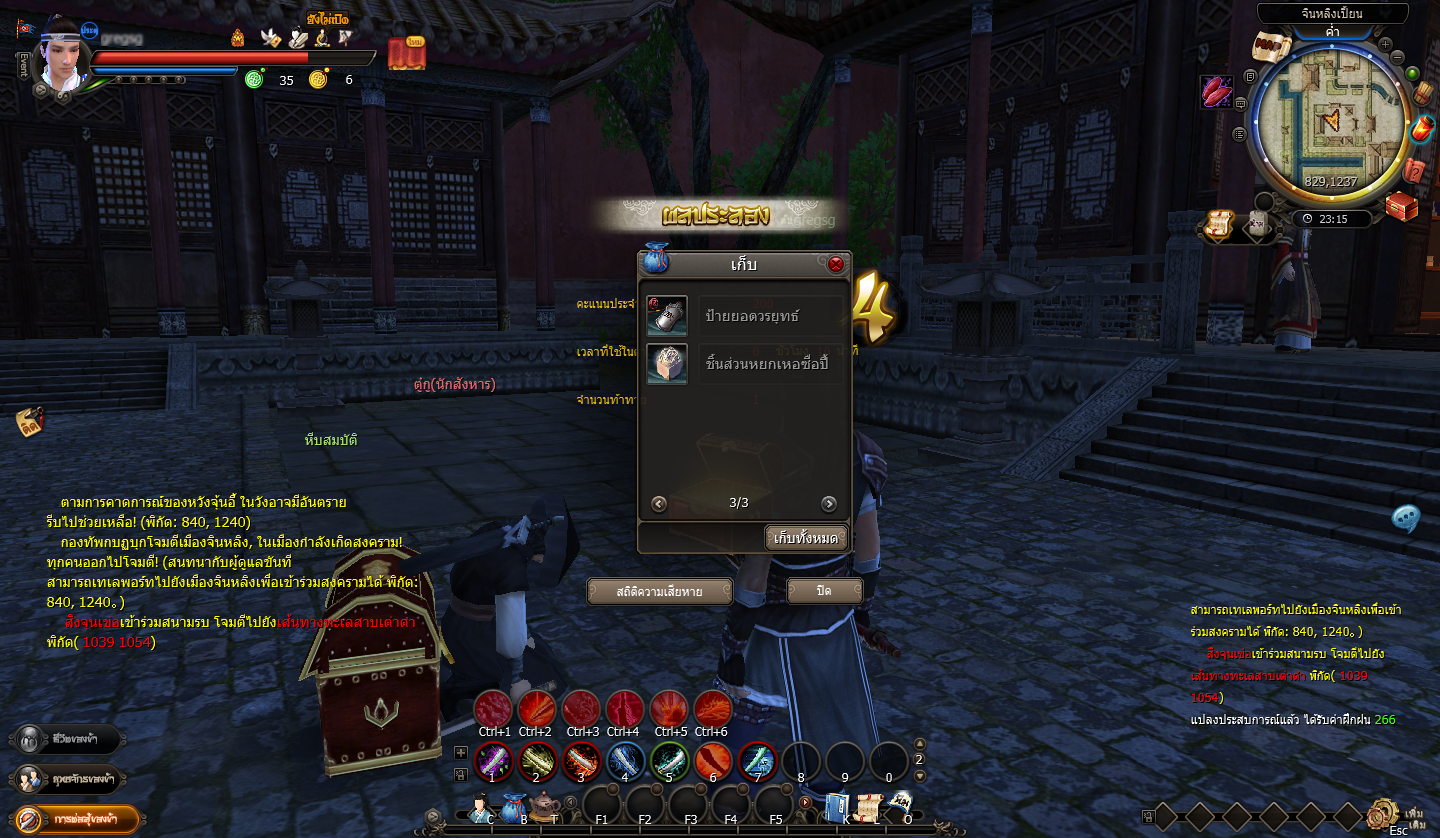
Task: Open the blue skill book icon
Action: click(x=837, y=806)
